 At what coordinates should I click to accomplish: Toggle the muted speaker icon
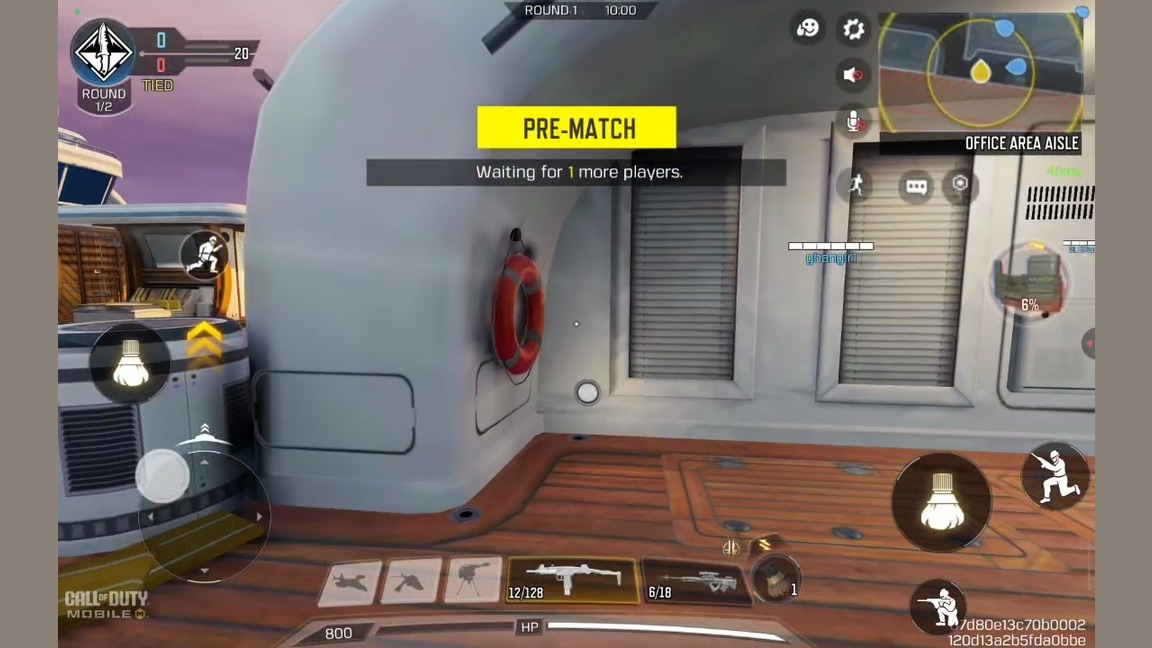853,75
